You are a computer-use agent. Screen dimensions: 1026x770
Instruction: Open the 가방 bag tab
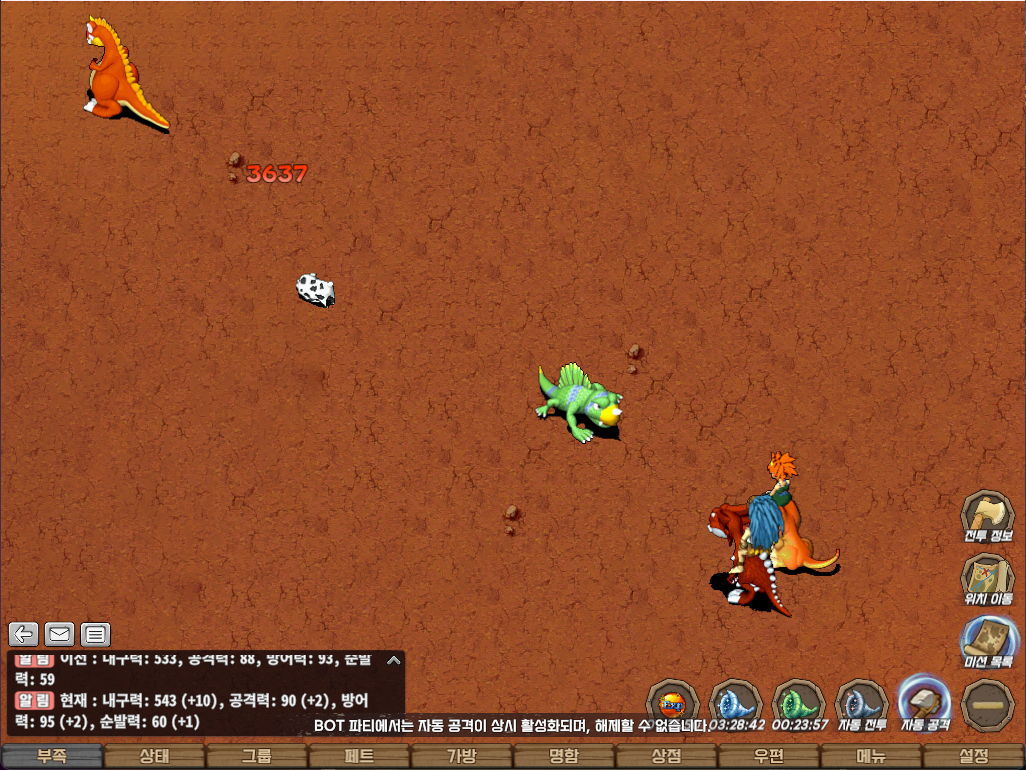[462, 757]
